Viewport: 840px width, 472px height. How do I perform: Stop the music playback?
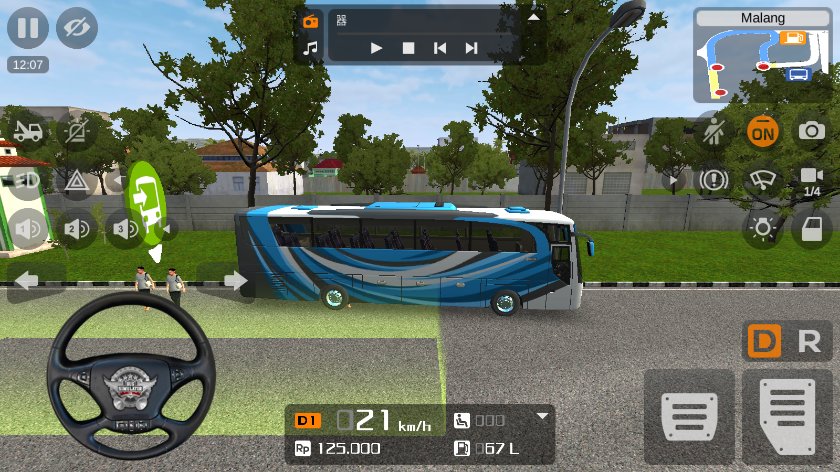[x=408, y=47]
